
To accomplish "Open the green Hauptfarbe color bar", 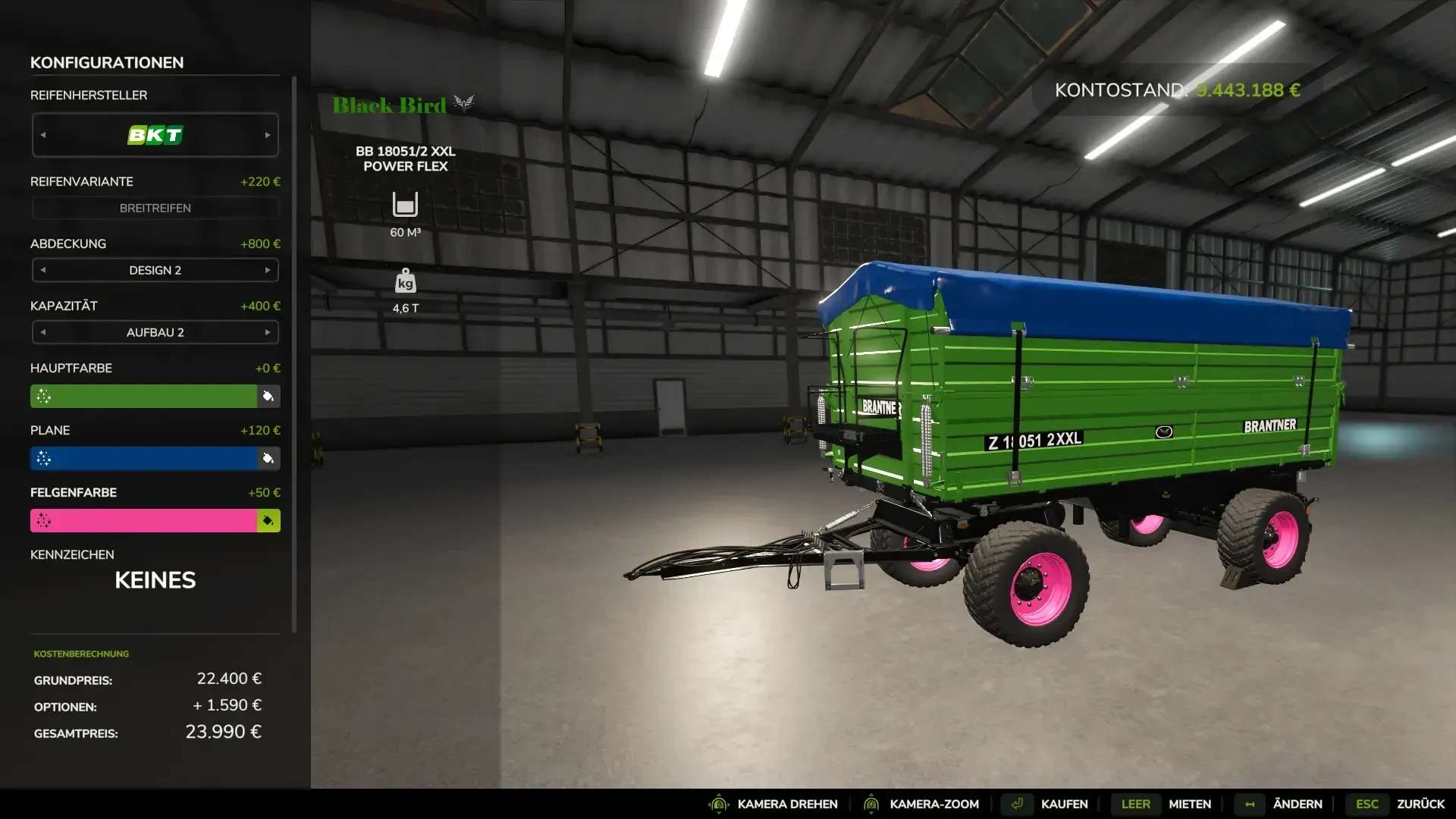I will (x=144, y=396).
